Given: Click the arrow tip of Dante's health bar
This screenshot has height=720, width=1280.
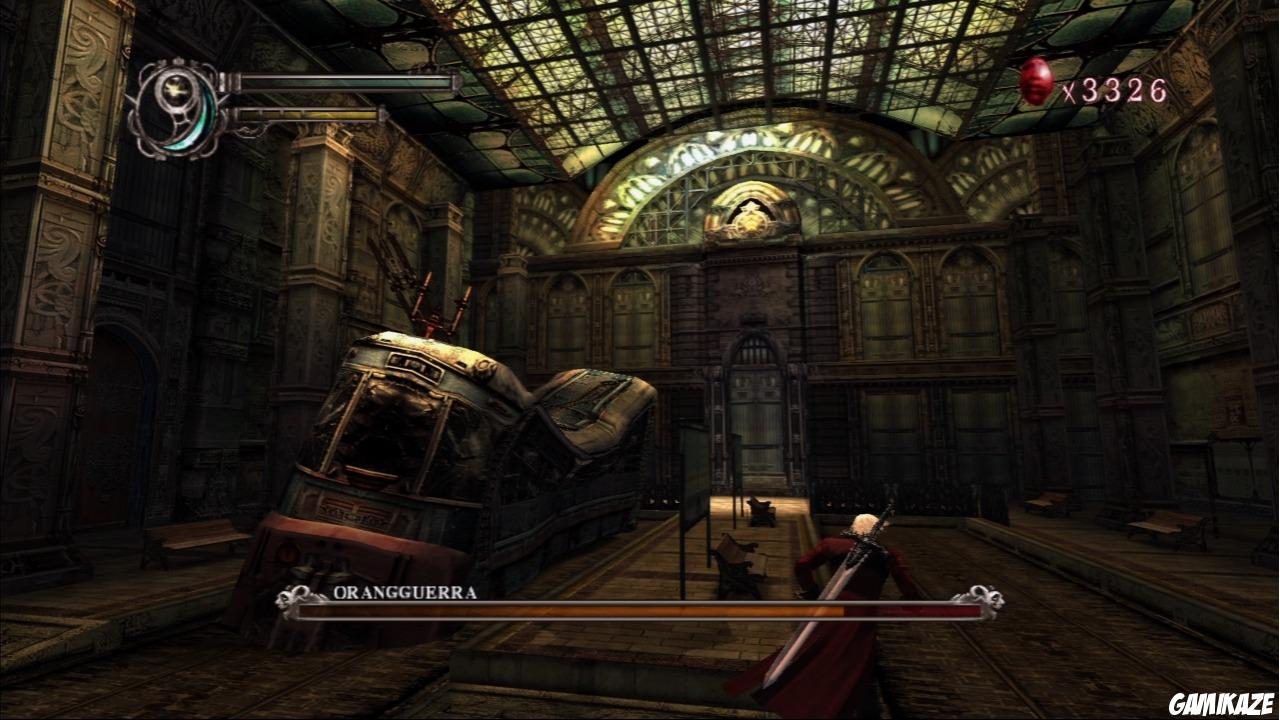Looking at the screenshot, I should tap(457, 82).
